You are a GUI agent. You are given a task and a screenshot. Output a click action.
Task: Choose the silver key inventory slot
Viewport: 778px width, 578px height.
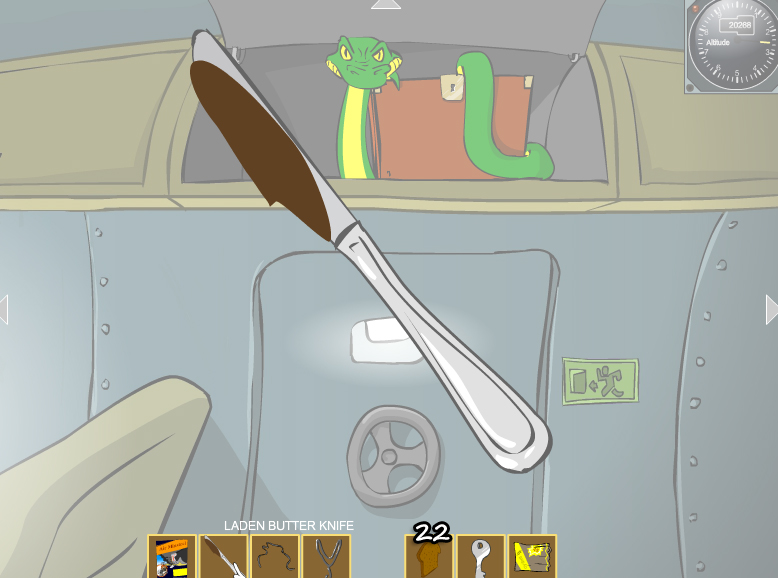pos(481,556)
